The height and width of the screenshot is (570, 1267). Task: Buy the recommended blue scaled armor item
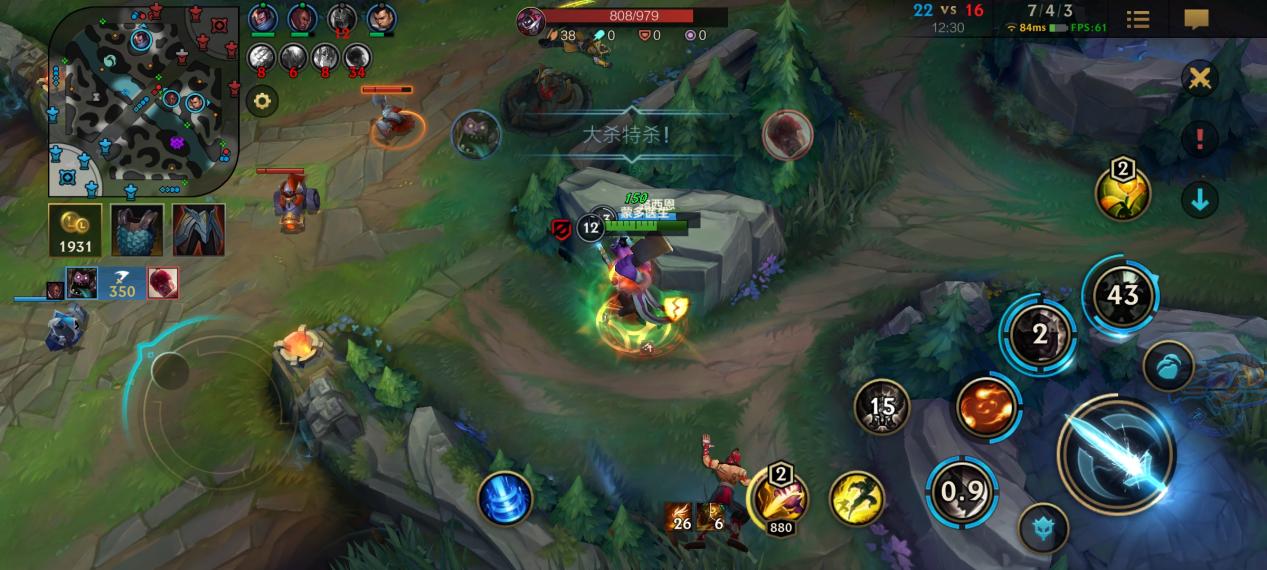(137, 230)
